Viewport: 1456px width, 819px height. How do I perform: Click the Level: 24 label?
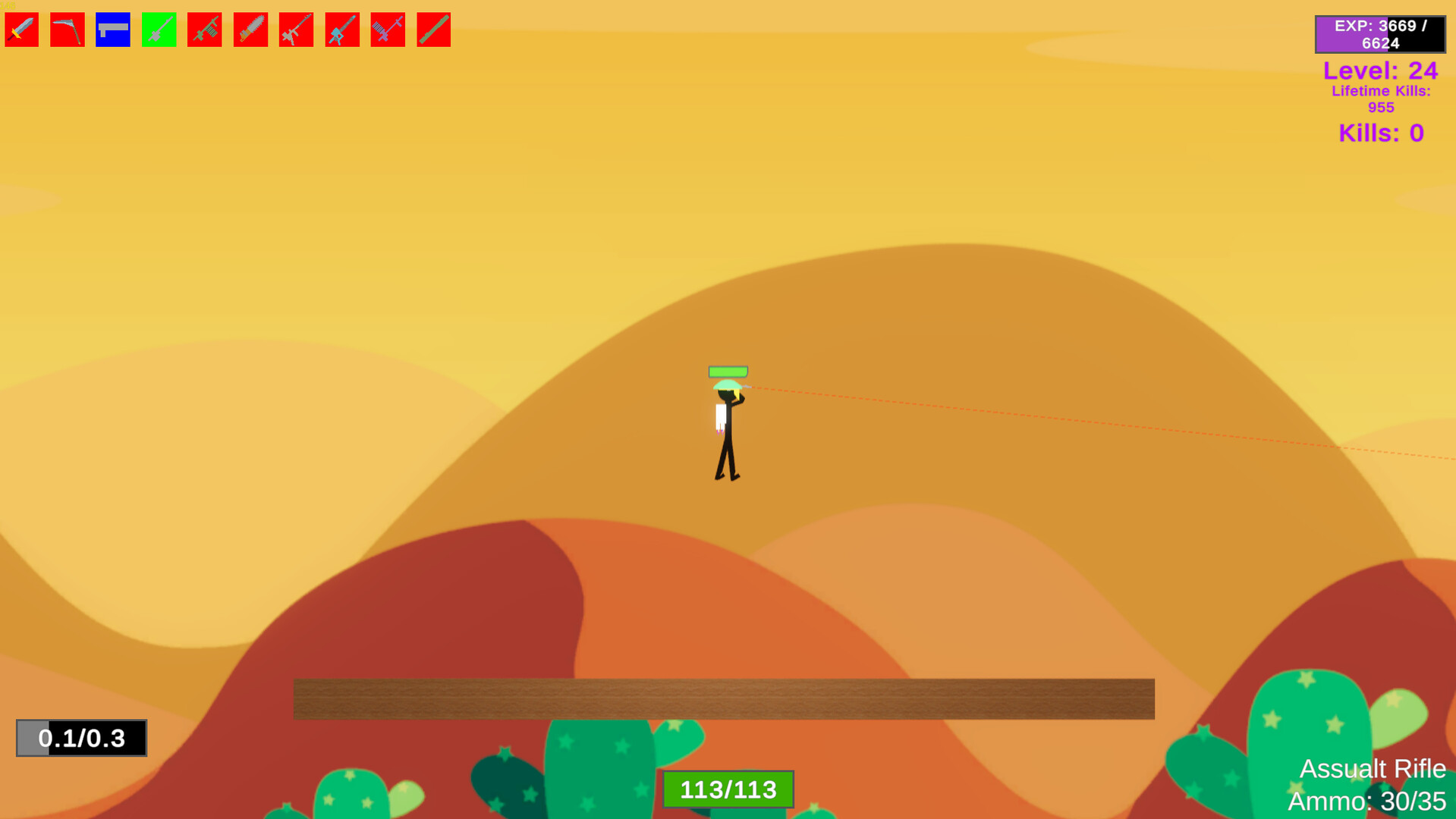click(1381, 71)
